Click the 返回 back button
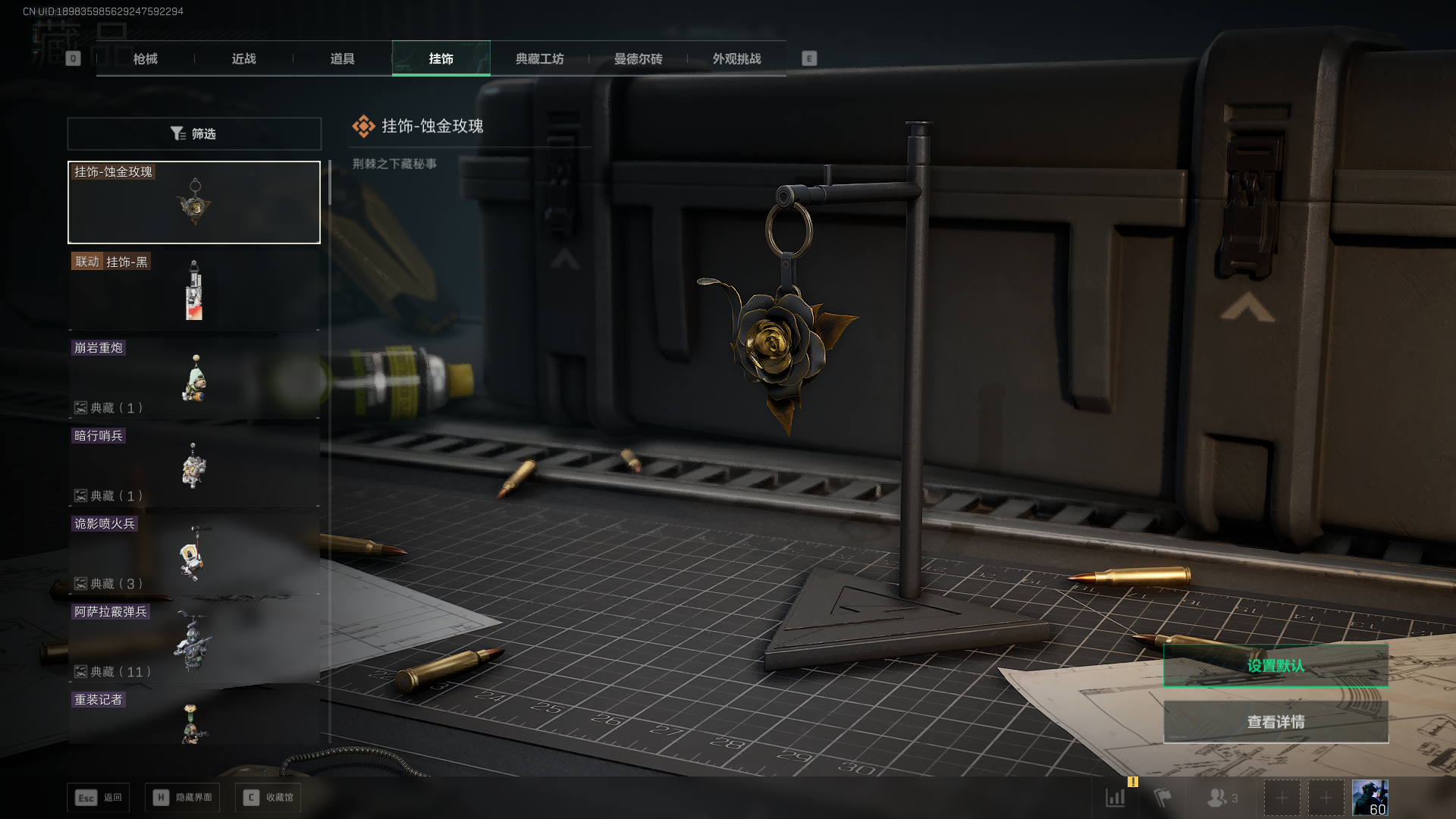 pos(99,798)
